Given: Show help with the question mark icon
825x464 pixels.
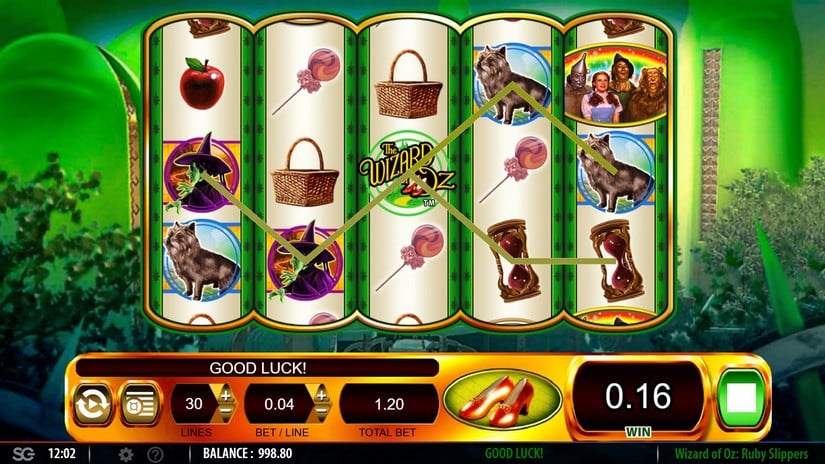Looking at the screenshot, I should point(156,454).
